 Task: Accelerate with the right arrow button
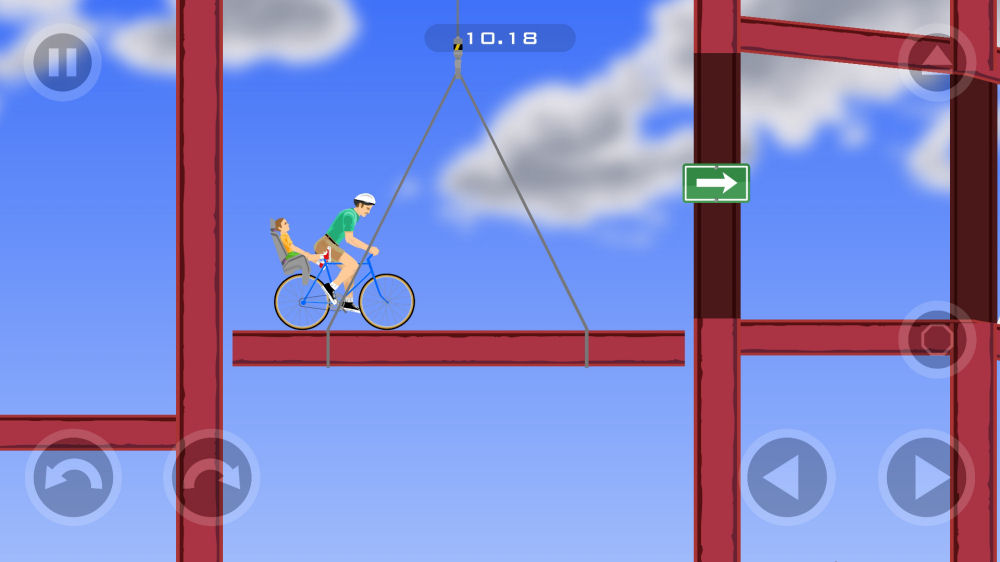pos(926,478)
